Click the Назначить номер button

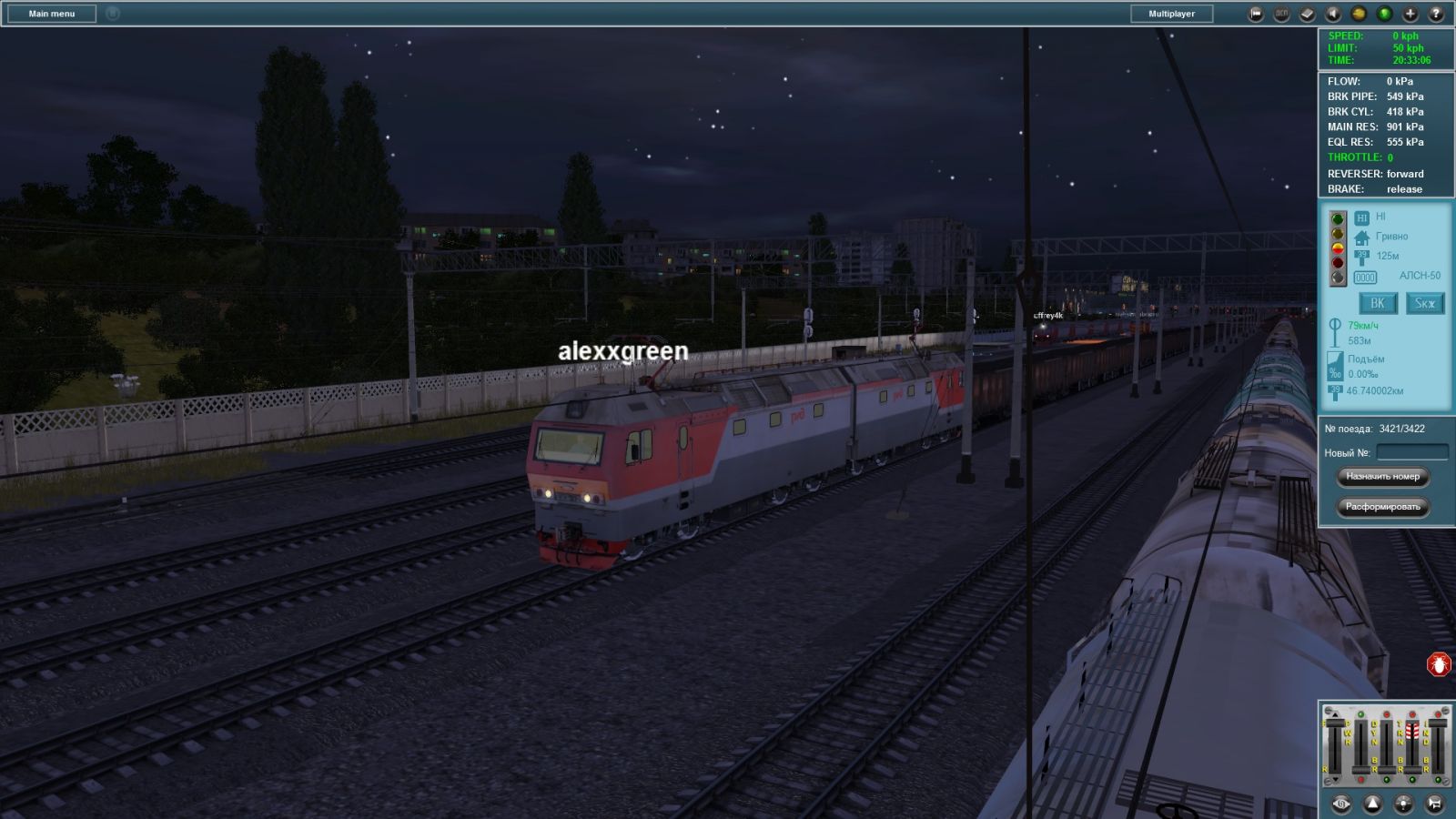pos(1382,476)
